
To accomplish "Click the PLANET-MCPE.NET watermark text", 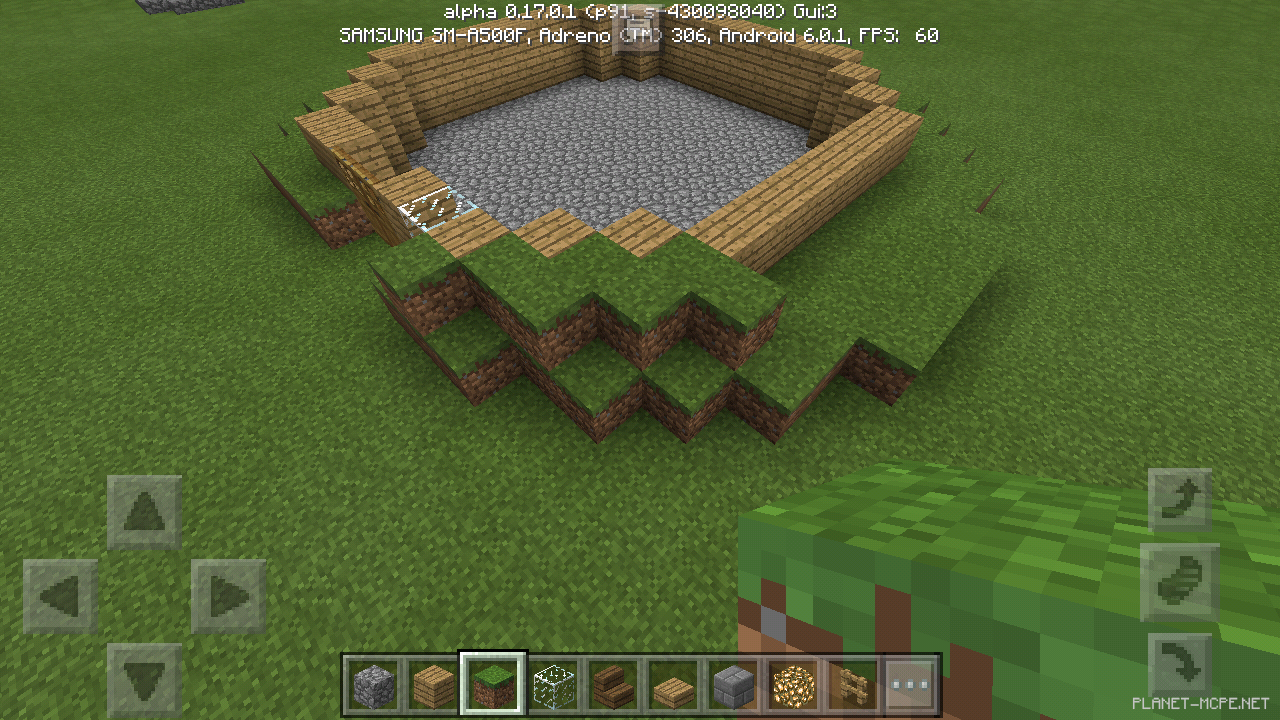I will tap(1198, 705).
